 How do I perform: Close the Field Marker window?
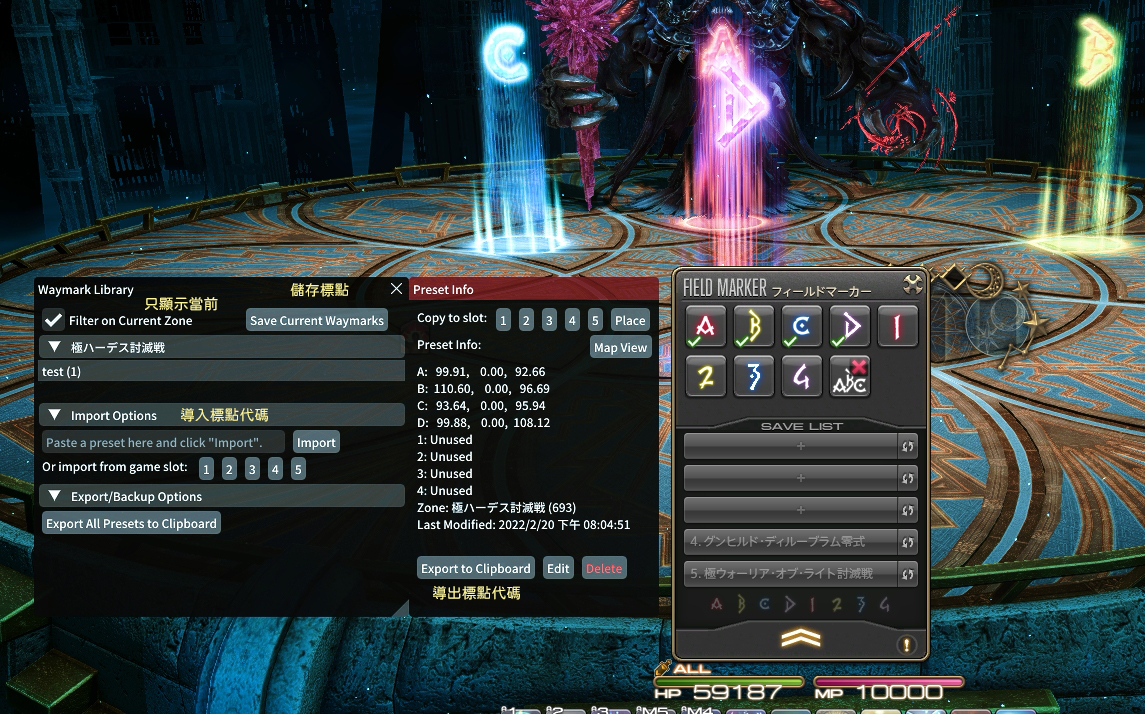tap(912, 284)
